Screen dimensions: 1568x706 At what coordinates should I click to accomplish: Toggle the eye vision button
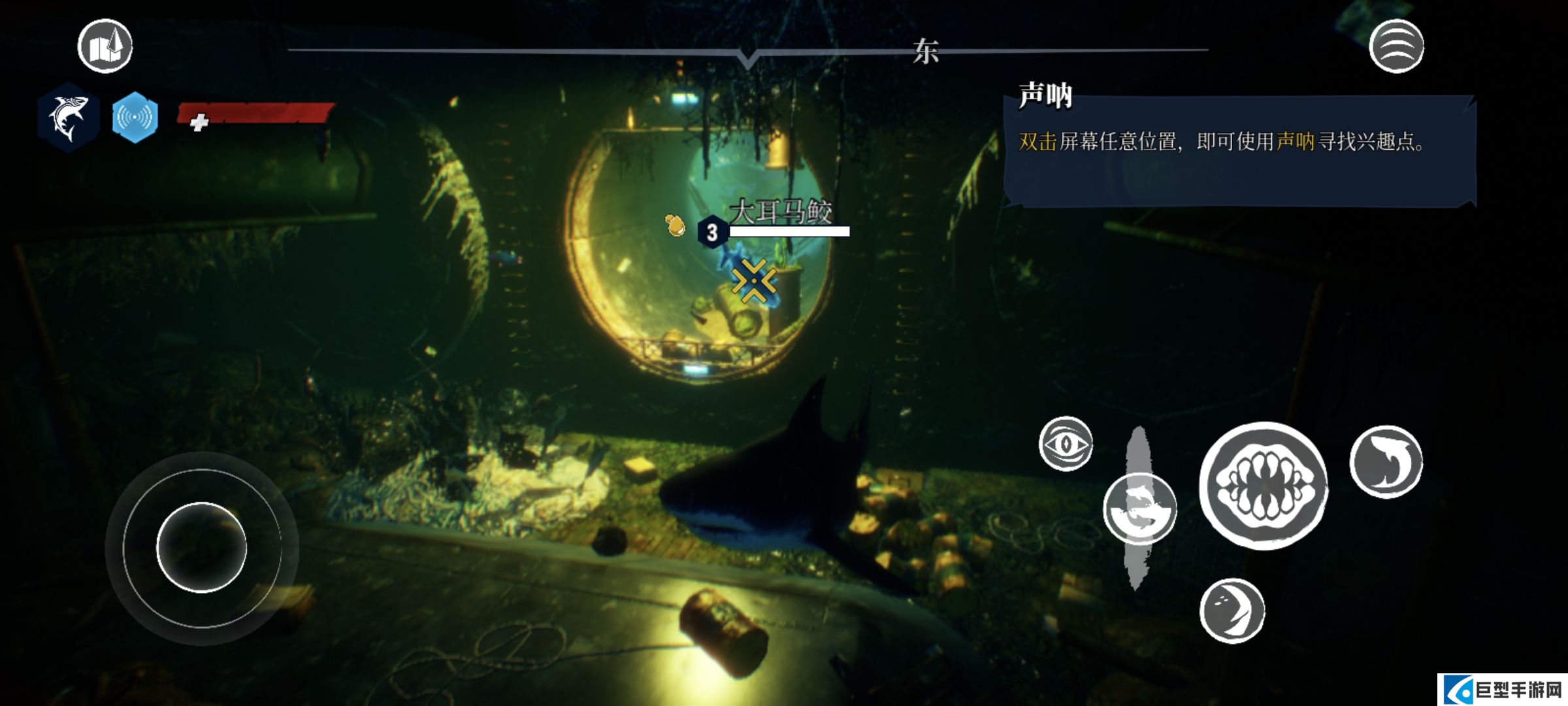point(1066,444)
